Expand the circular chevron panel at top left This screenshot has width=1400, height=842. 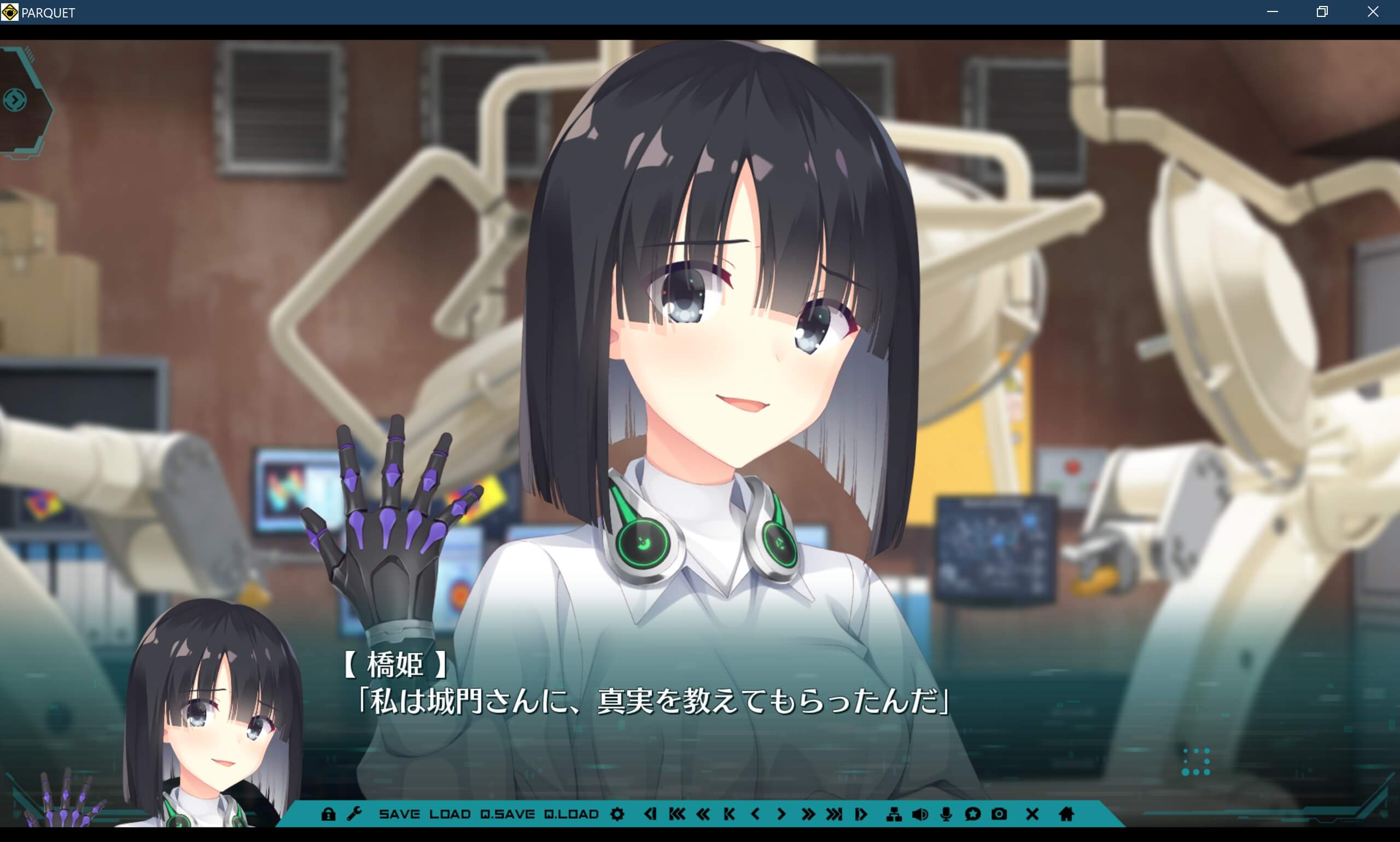click(x=15, y=99)
